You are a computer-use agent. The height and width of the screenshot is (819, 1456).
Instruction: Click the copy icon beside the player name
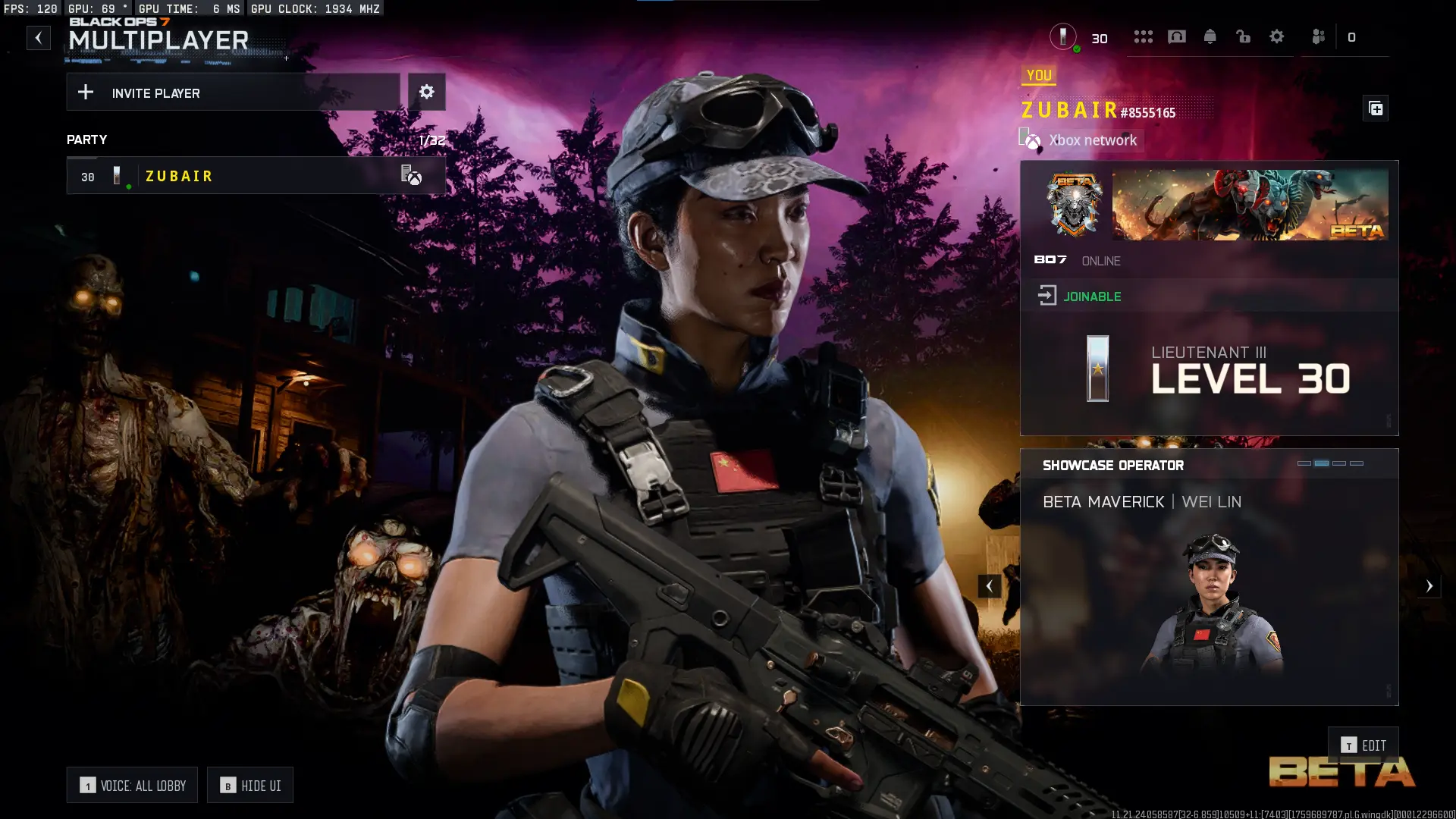click(x=1376, y=109)
